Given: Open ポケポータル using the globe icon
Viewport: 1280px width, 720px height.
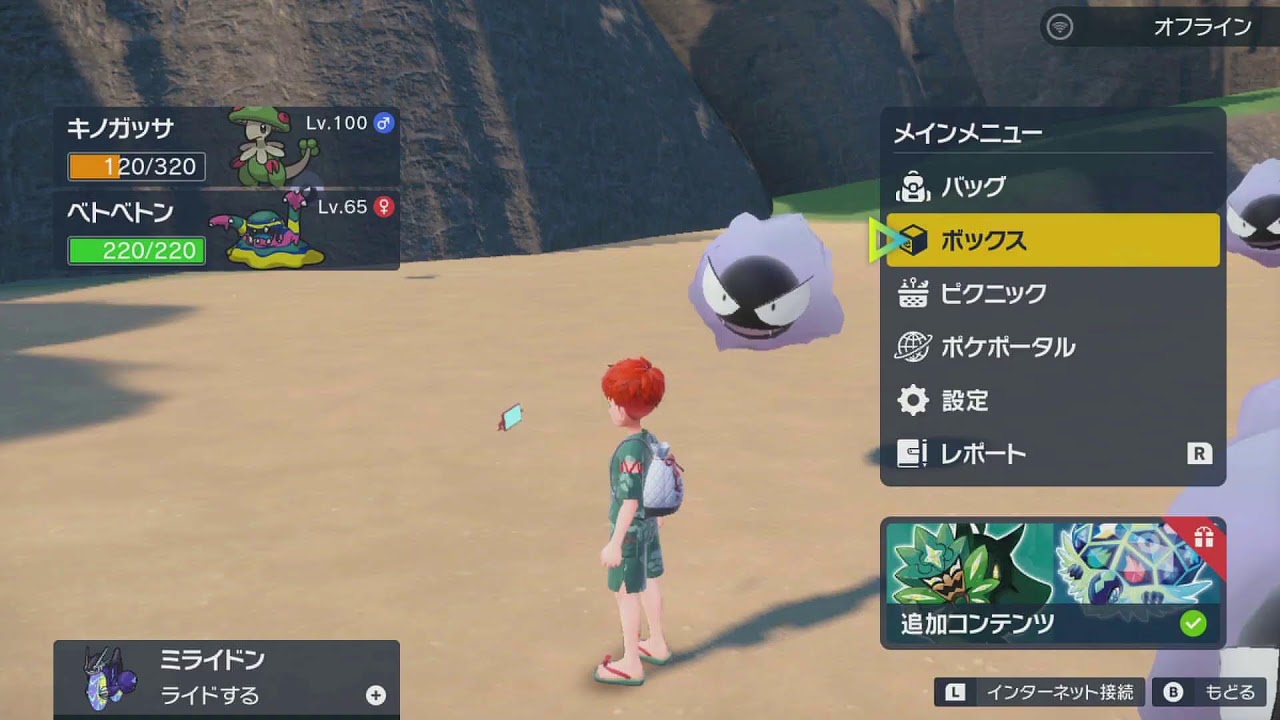Looking at the screenshot, I should (911, 347).
